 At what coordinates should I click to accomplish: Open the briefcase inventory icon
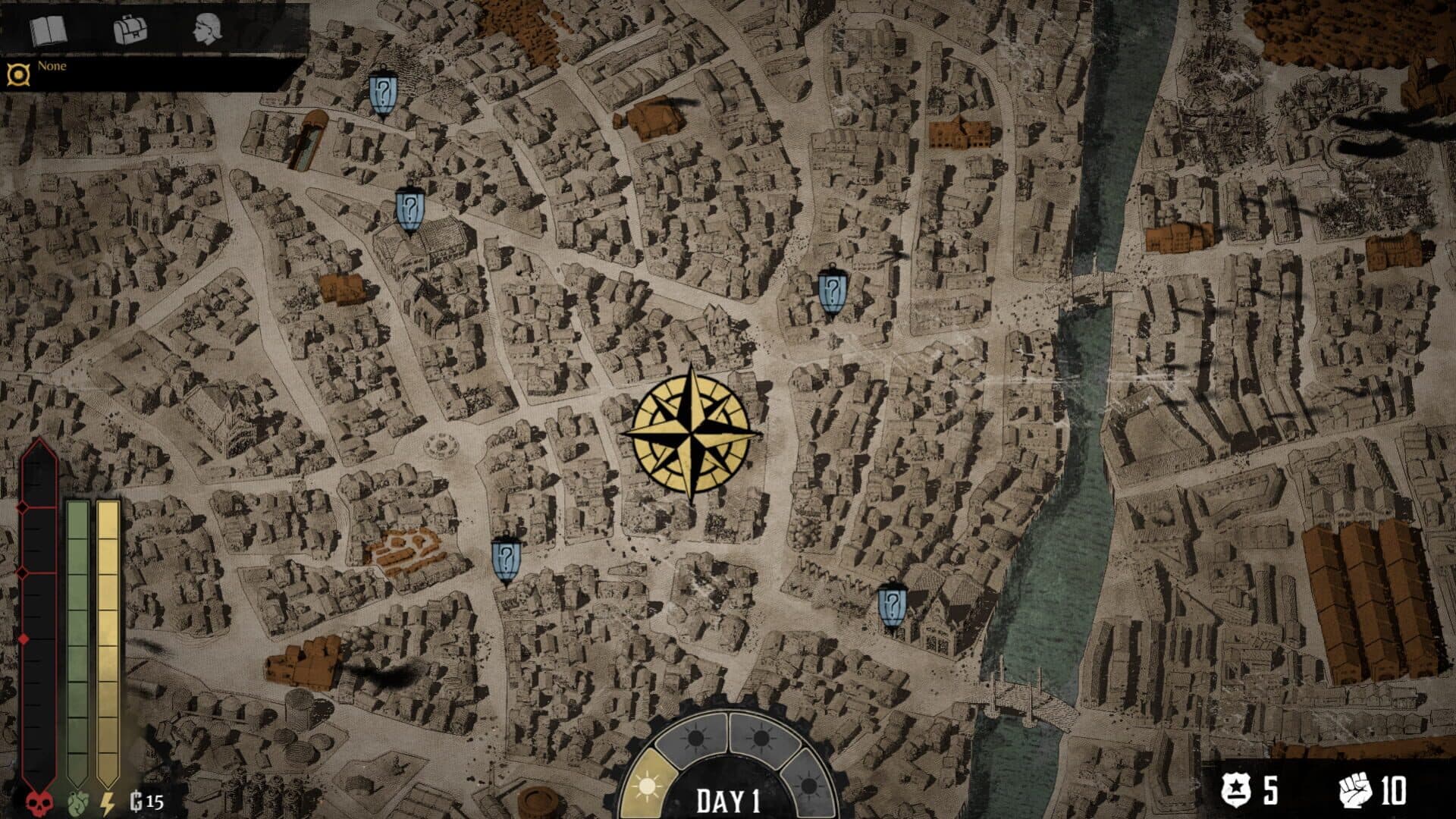(130, 30)
